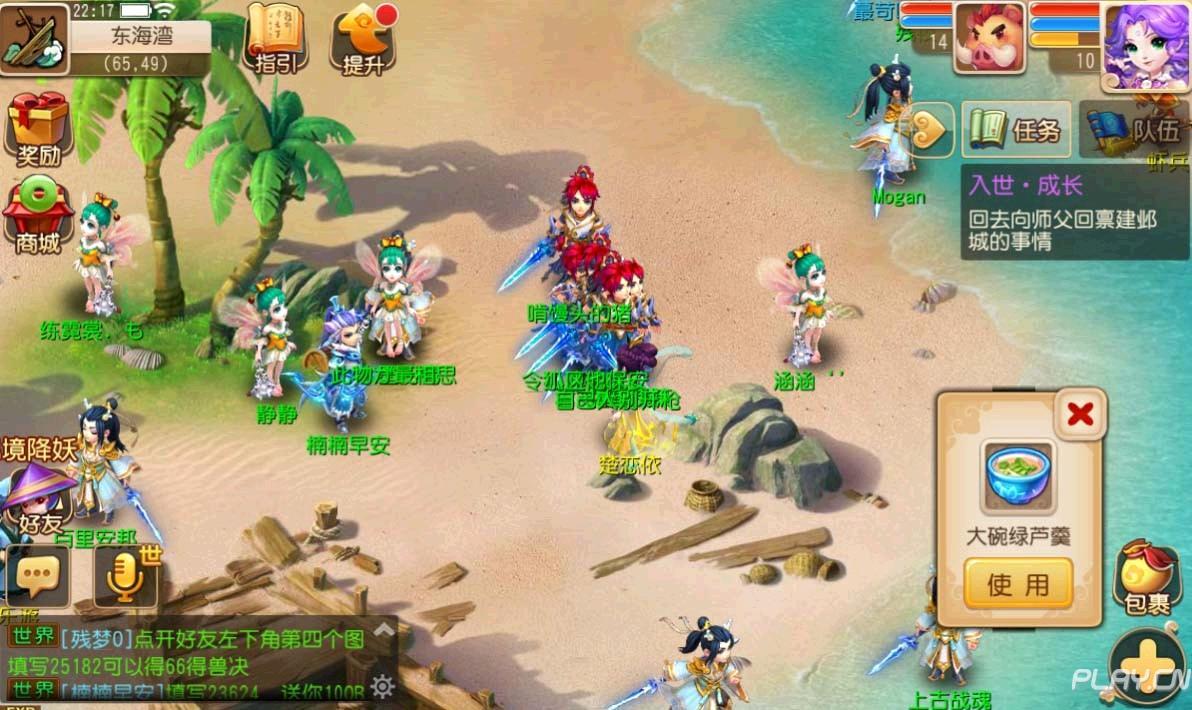
Task: Select the boar pet portrait
Action: [989, 38]
